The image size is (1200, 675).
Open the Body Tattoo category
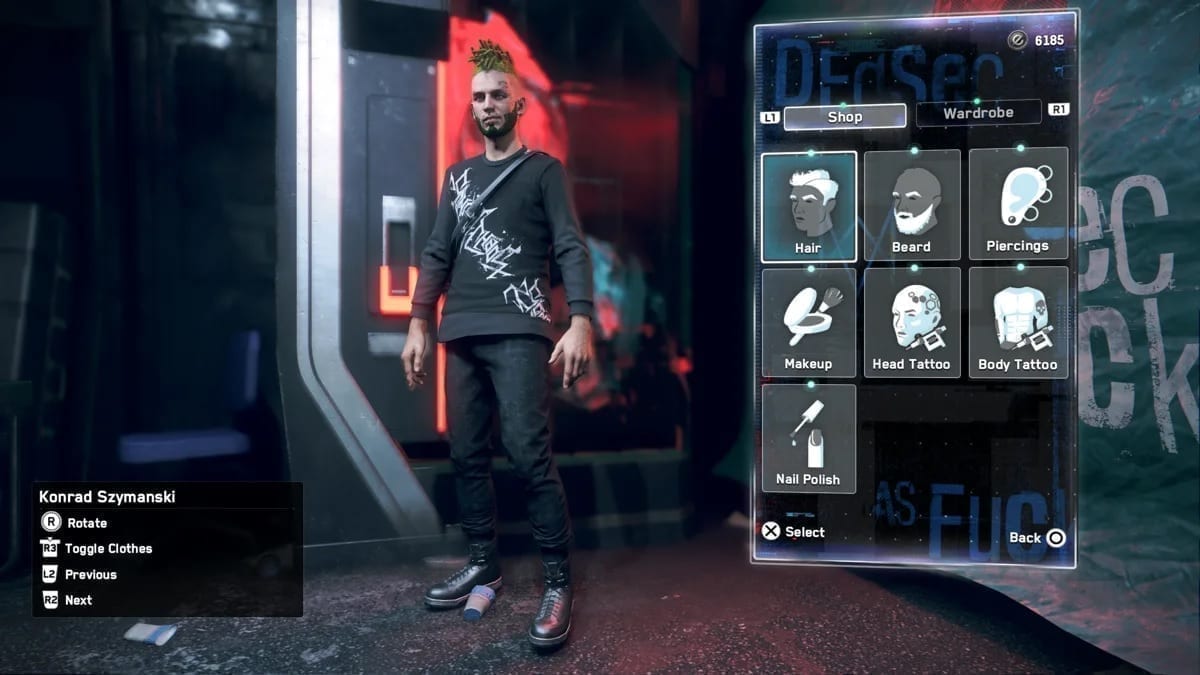[x=1017, y=322]
